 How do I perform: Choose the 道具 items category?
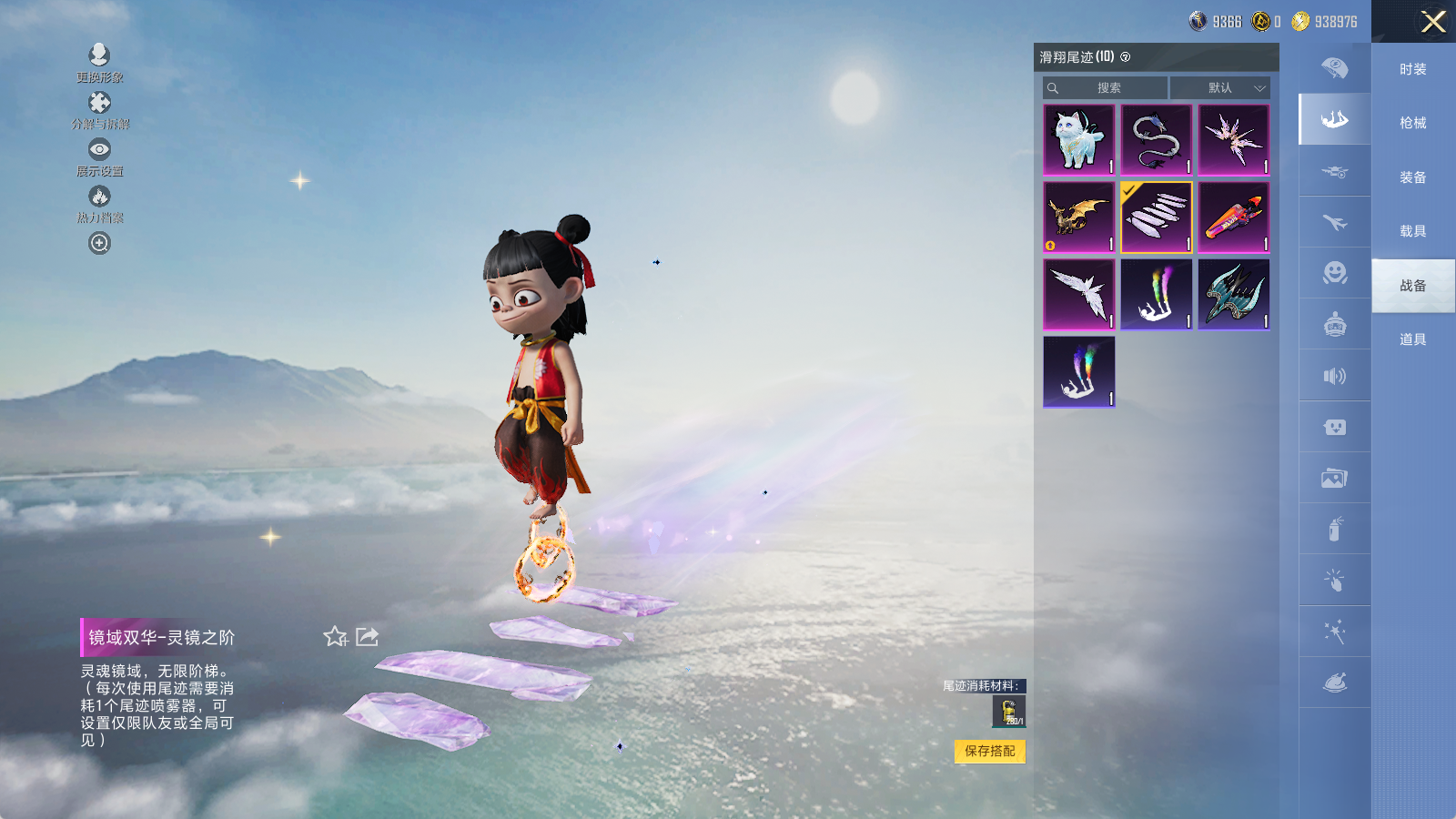[x=1412, y=339]
